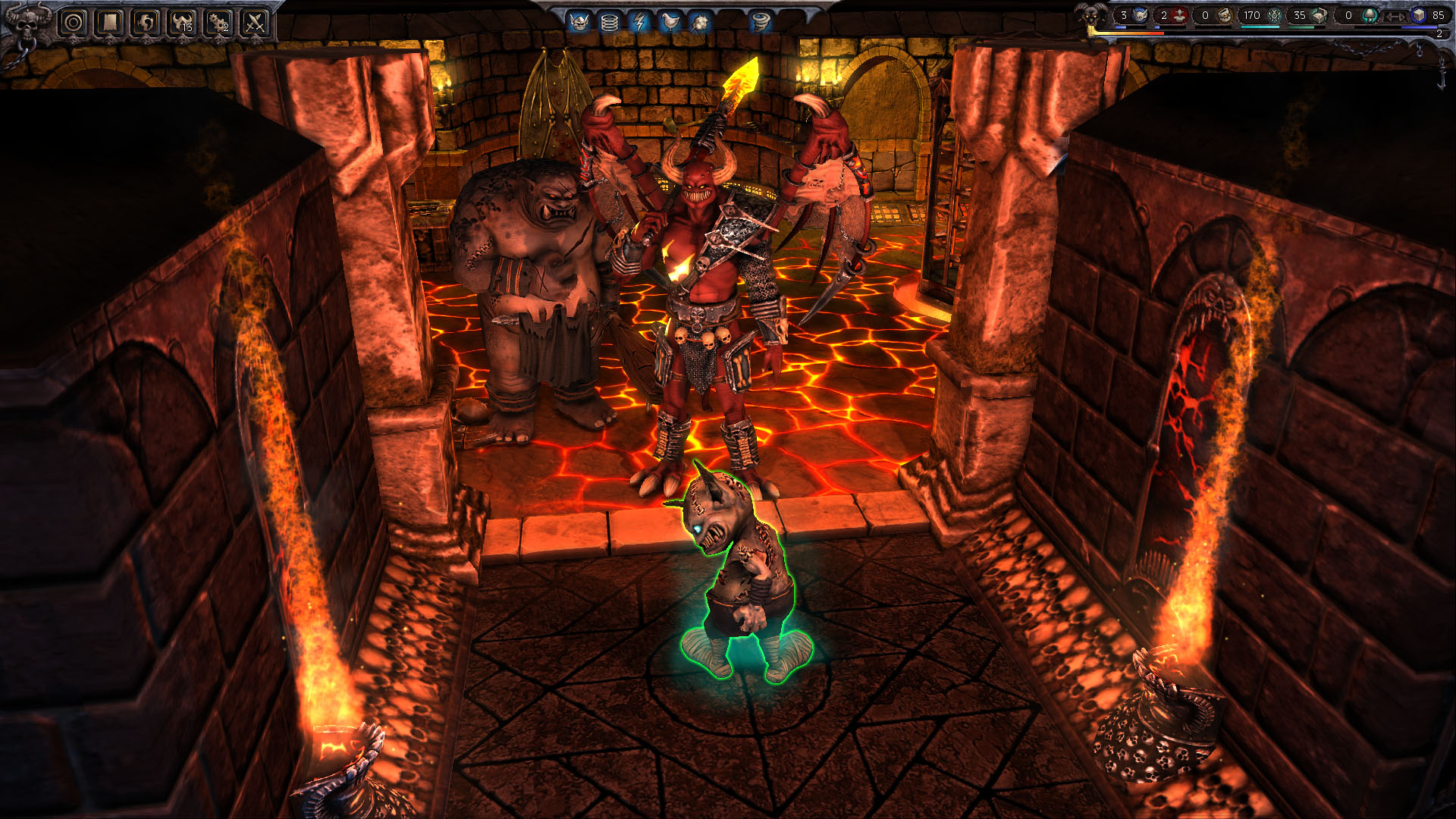Activate the coiled spring spell
This screenshot has width=1456, height=819.
click(609, 22)
